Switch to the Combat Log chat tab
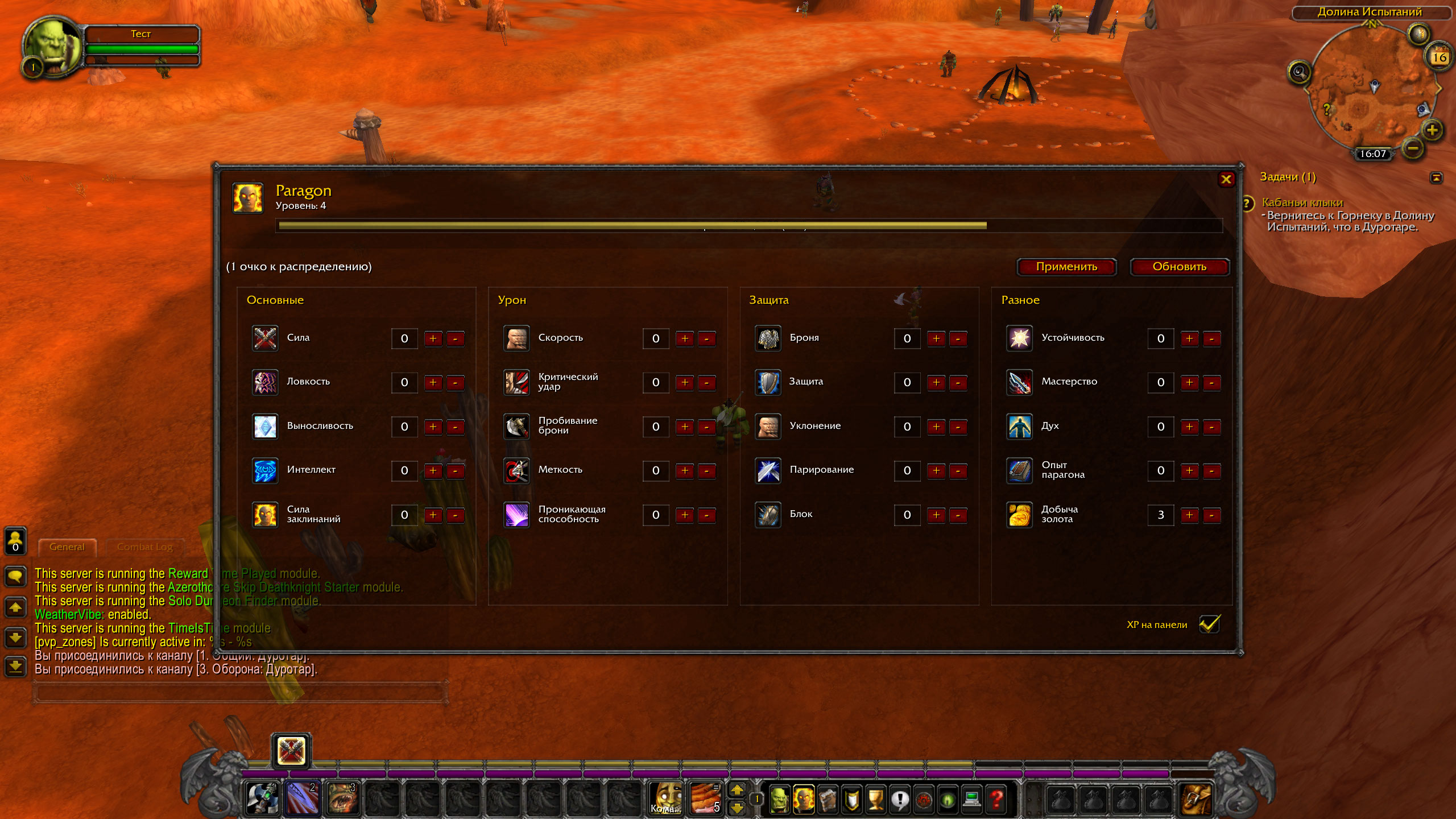 point(144,547)
